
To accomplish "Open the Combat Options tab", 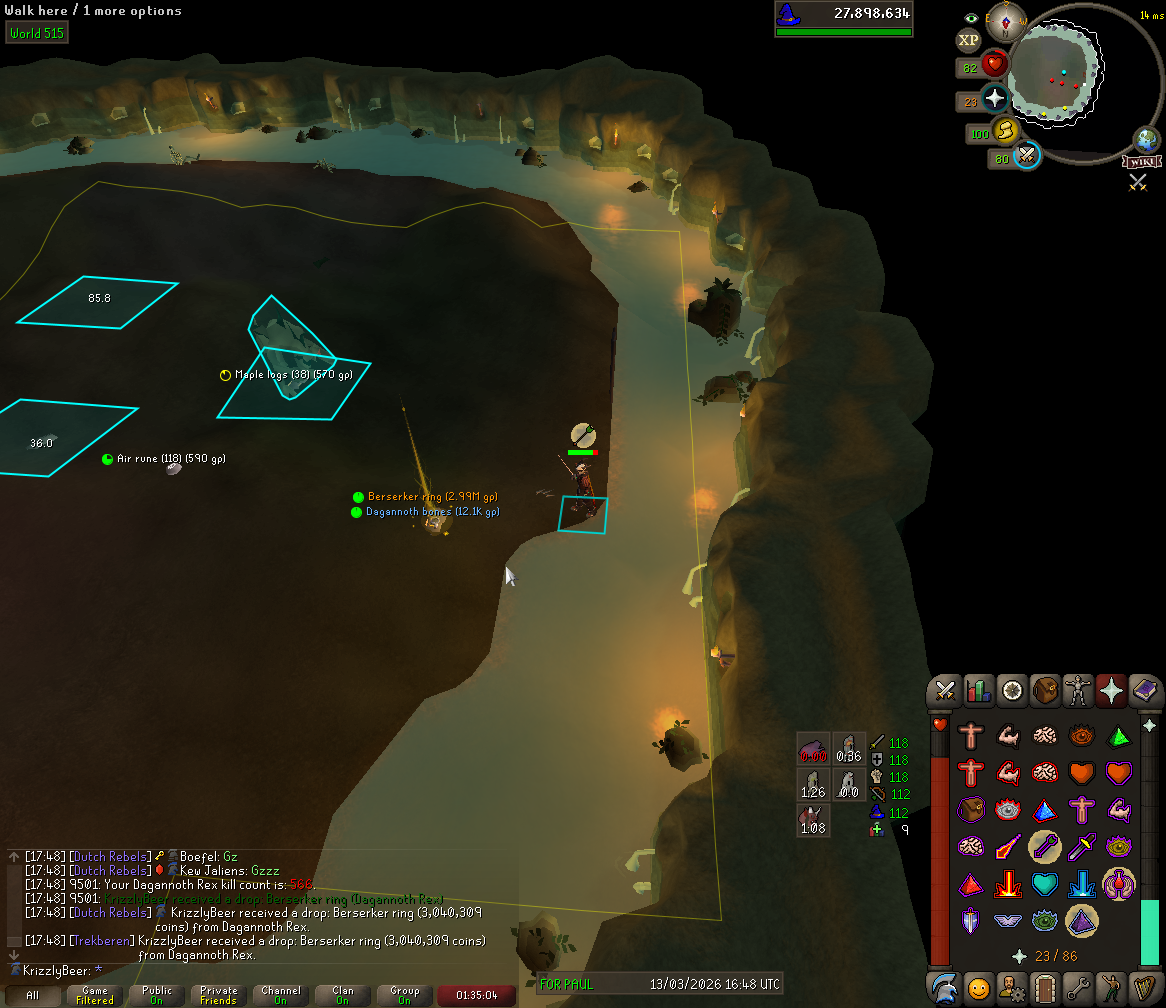I will [945, 690].
